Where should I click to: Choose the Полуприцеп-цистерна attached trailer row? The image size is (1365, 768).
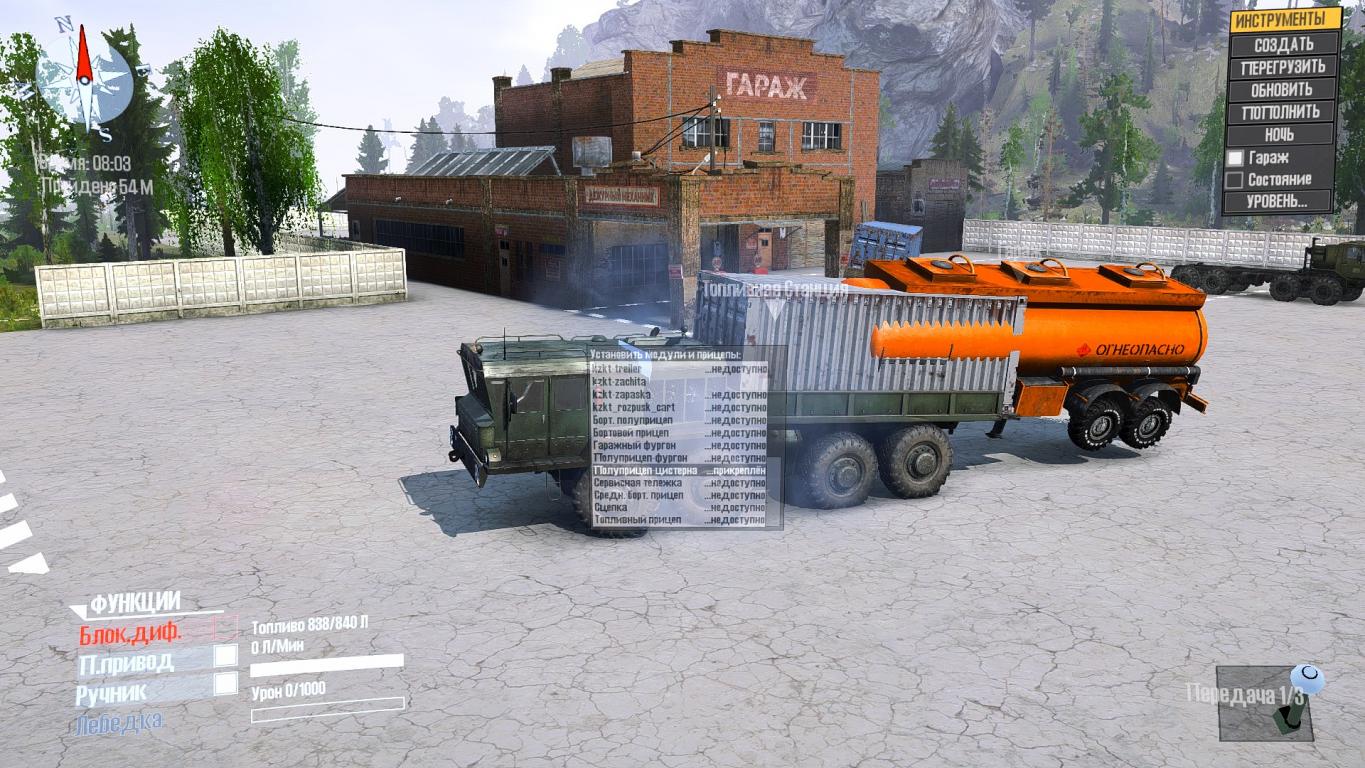click(x=679, y=470)
